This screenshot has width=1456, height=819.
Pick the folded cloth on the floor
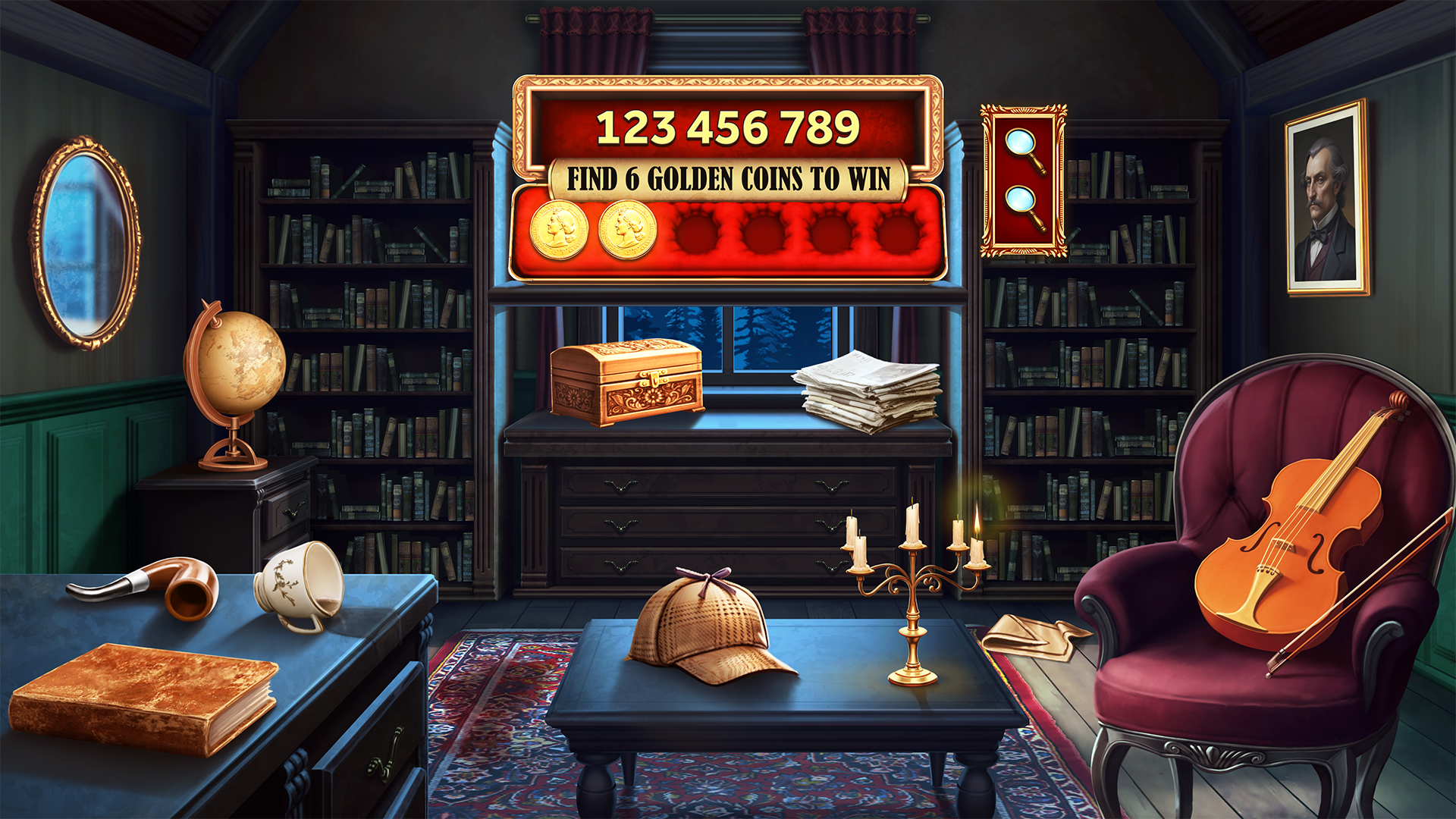[1033, 637]
